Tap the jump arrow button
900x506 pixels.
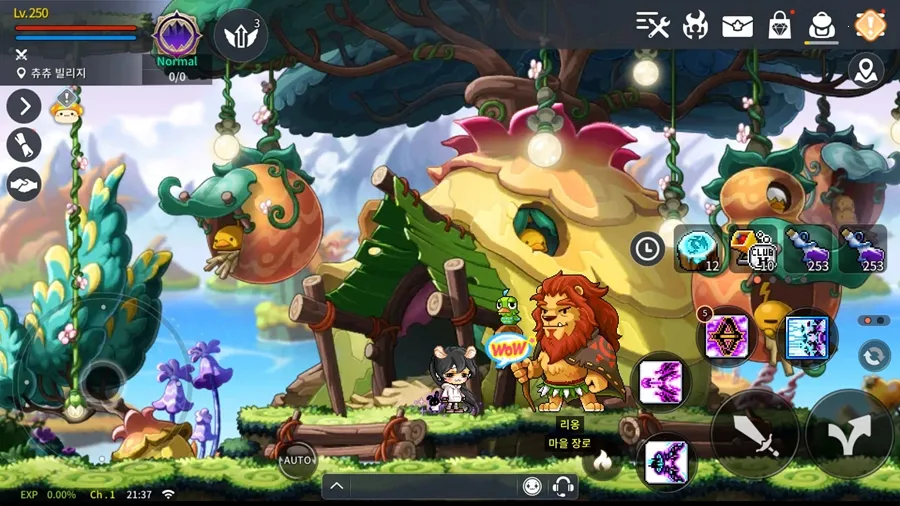point(850,433)
